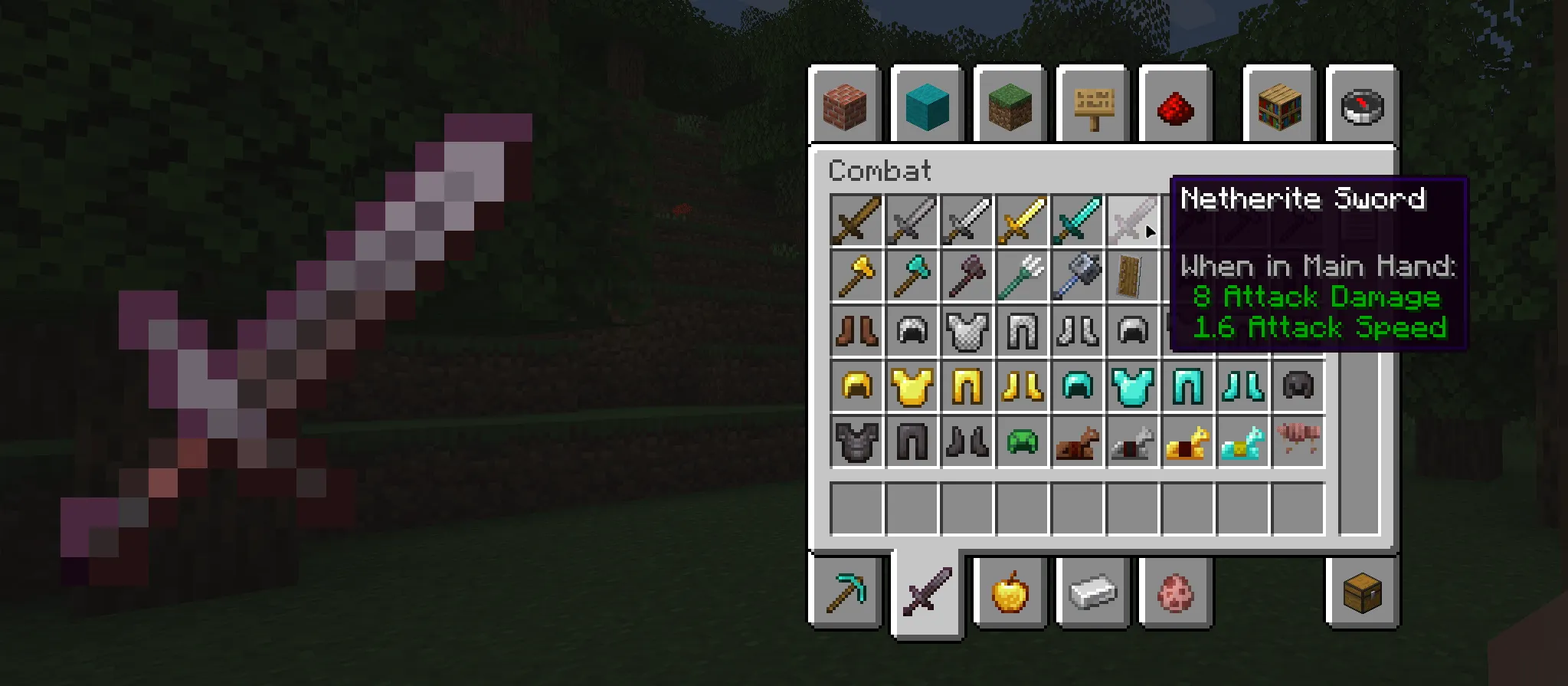The height and width of the screenshot is (686, 1568).
Task: Pick up the wooden shield
Action: tap(1133, 276)
